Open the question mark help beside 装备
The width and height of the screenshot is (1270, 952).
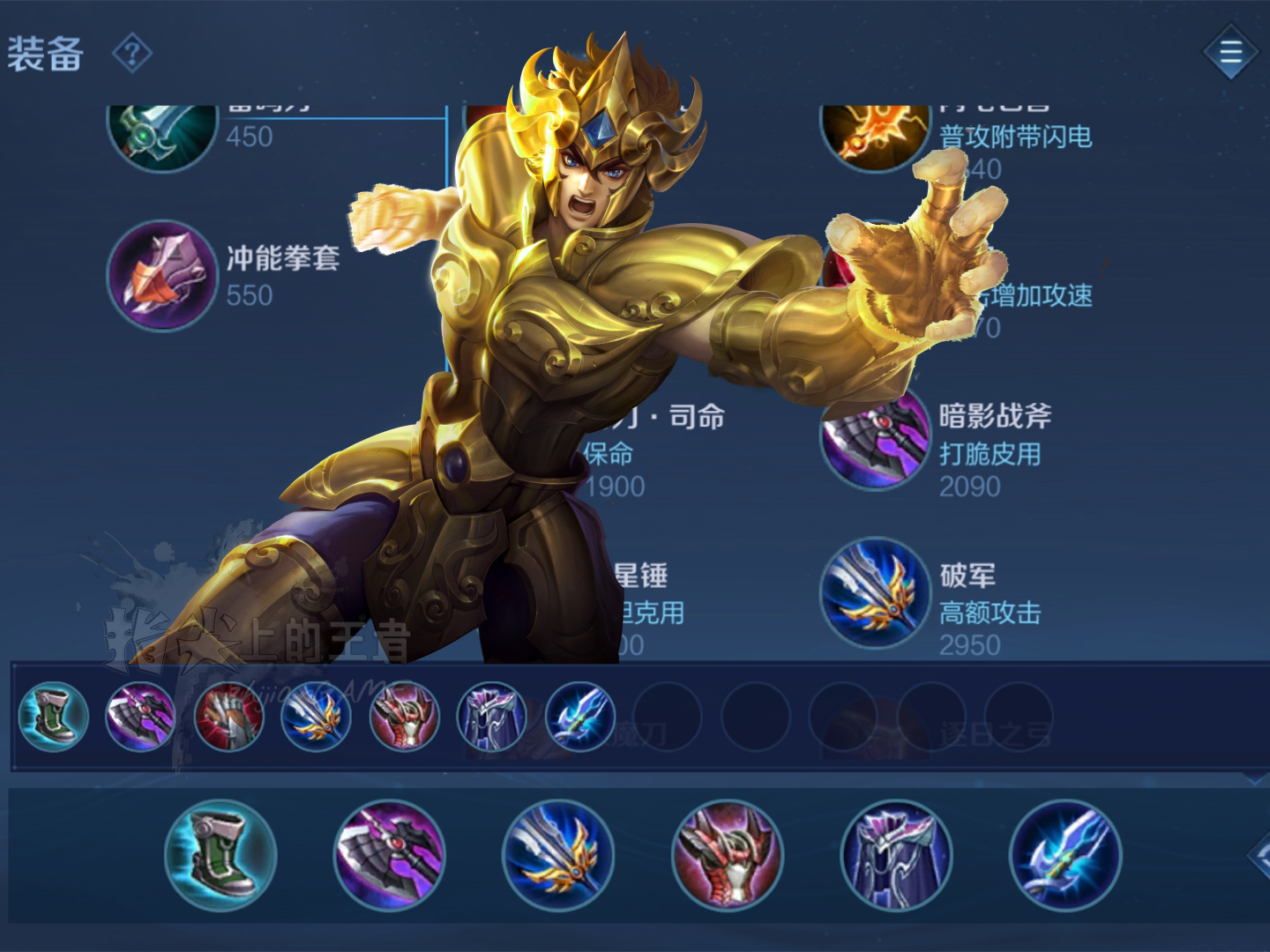(x=132, y=55)
